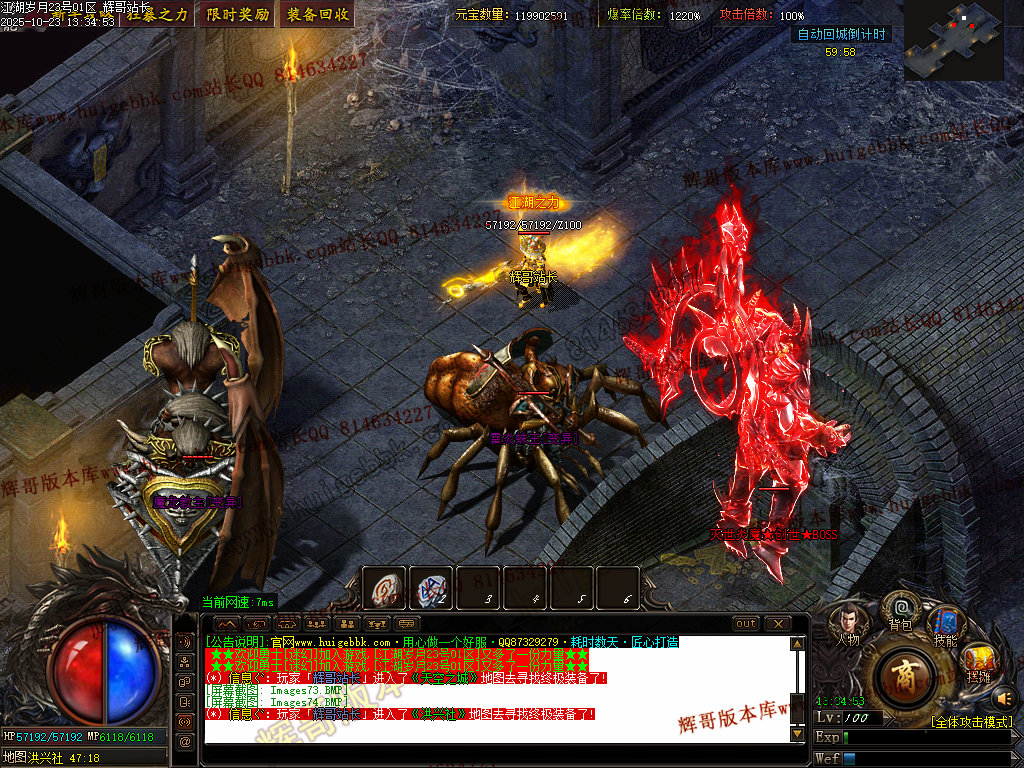This screenshot has width=1024, height=768.
Task: Select the @ chat channel icon
Action: pyautogui.click(x=185, y=741)
